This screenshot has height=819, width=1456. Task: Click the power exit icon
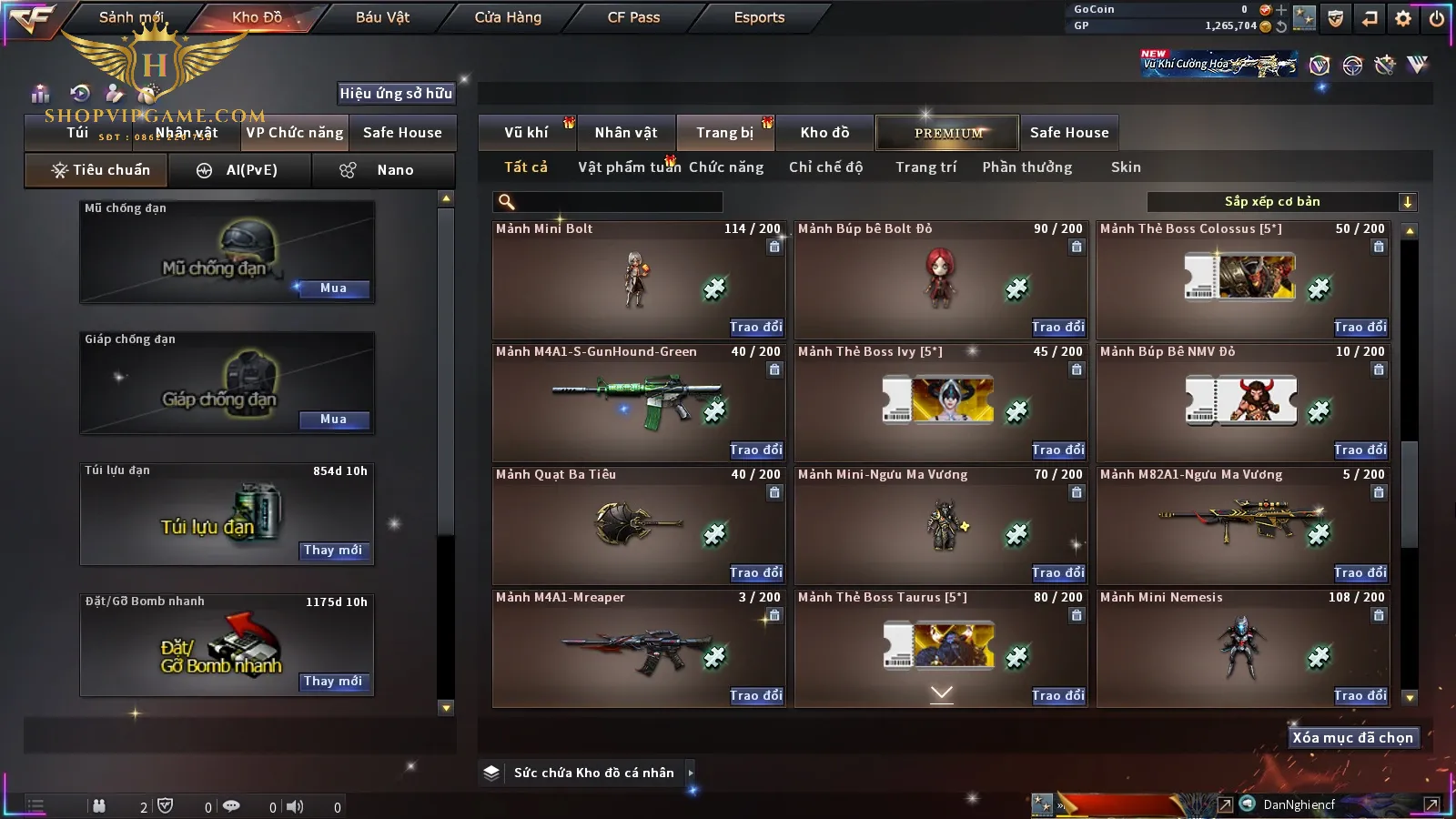point(1436,18)
